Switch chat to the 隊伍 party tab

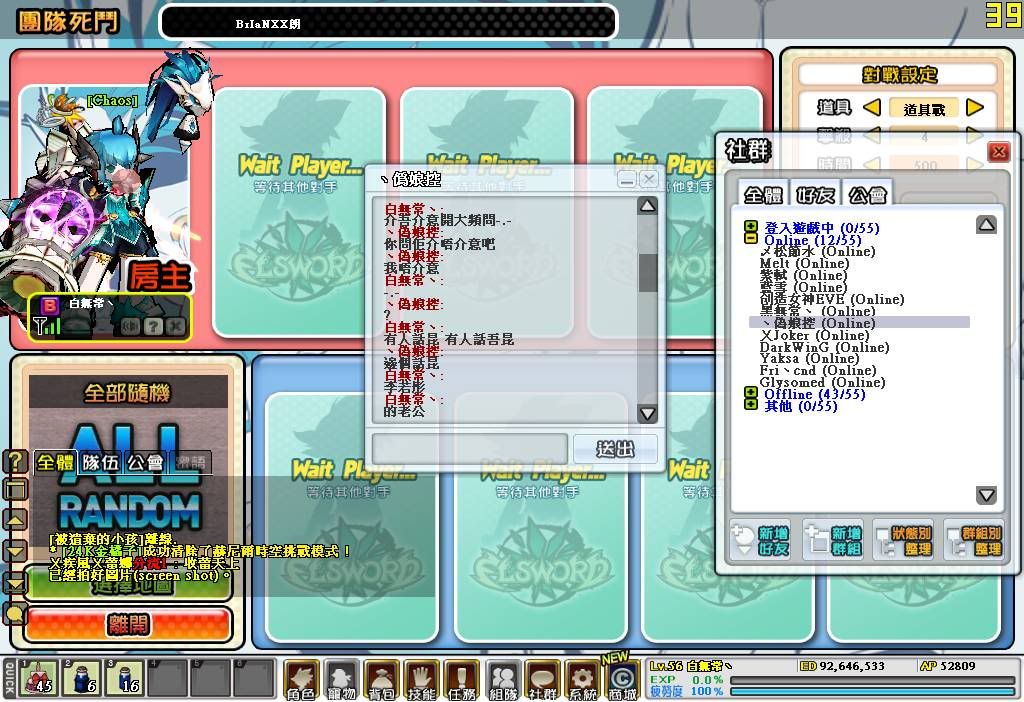(100, 462)
